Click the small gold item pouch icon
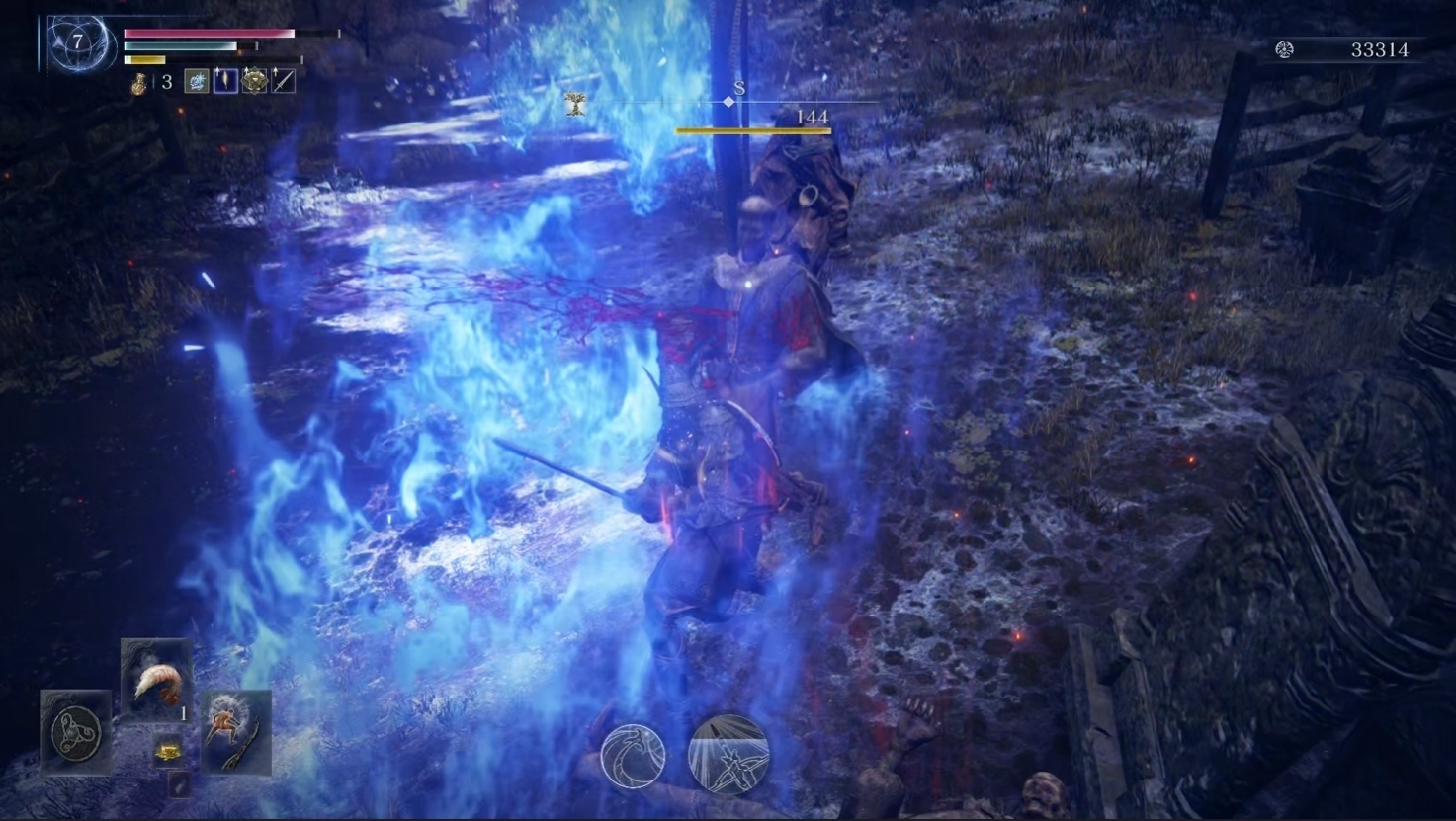This screenshot has width=1456, height=821. coord(167,753)
